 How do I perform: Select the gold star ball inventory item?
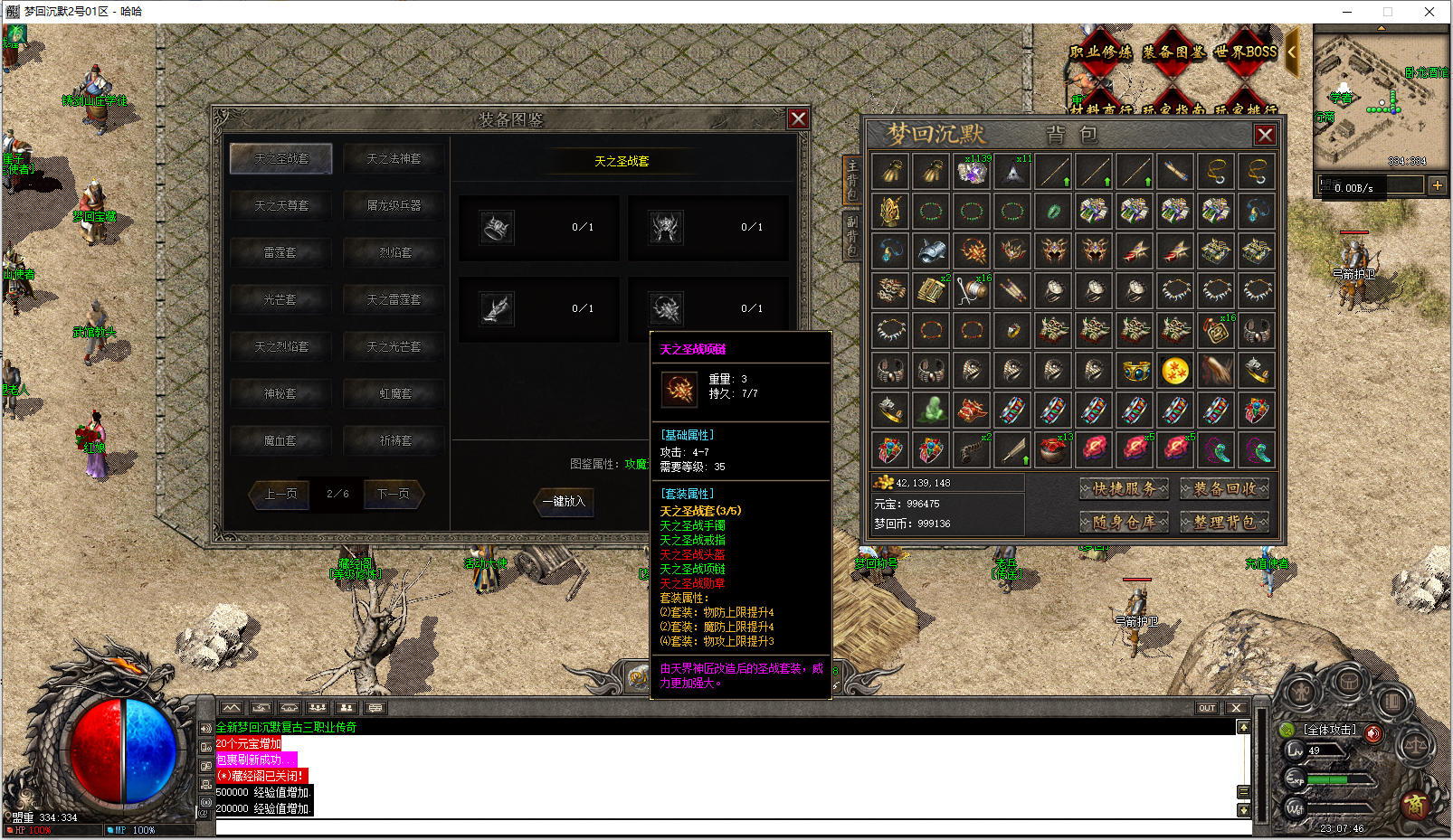click(x=1174, y=371)
